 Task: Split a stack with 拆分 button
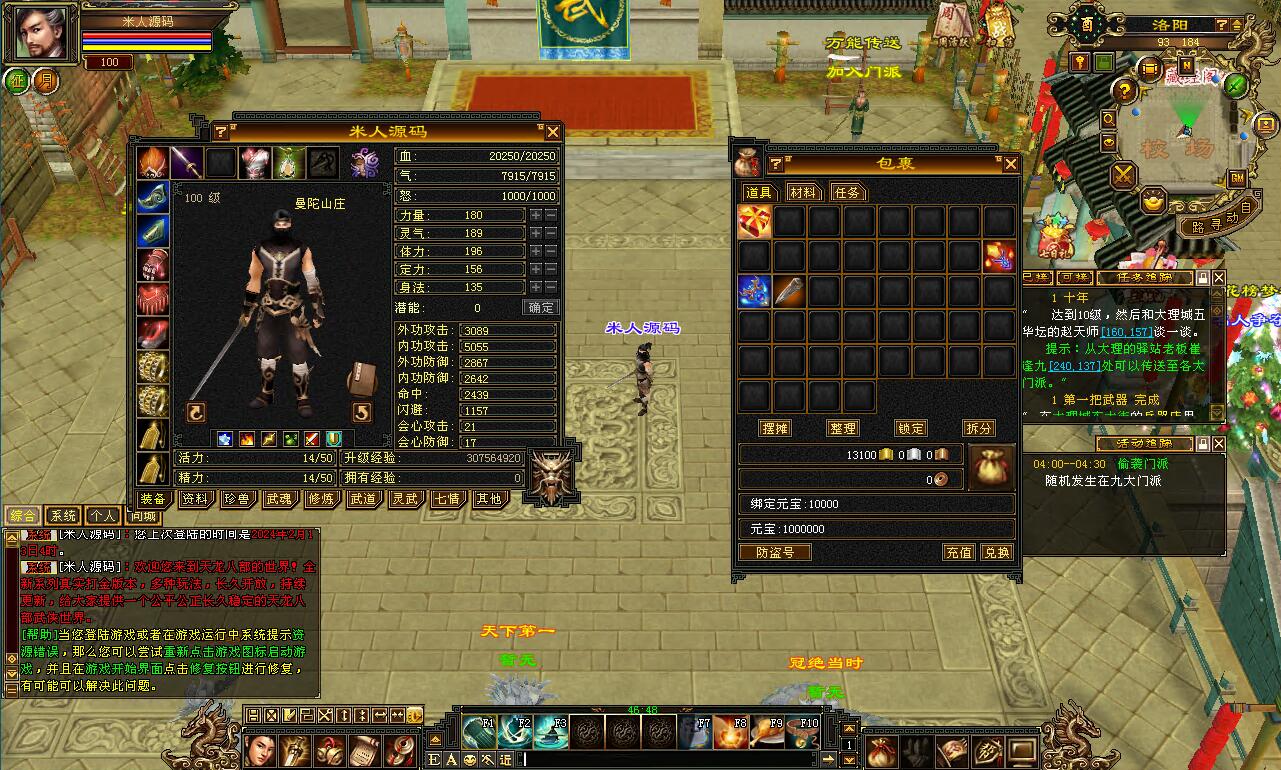[979, 428]
